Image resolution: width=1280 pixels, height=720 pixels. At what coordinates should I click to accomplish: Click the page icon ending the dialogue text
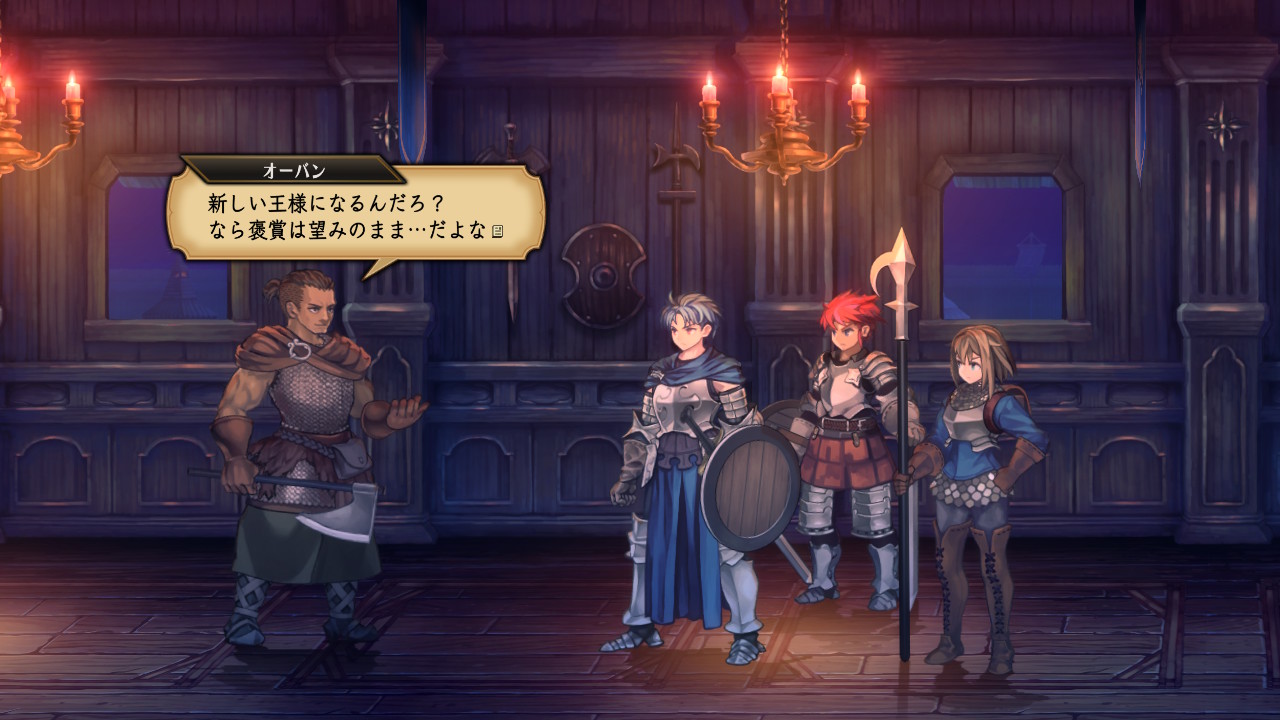pos(497,232)
